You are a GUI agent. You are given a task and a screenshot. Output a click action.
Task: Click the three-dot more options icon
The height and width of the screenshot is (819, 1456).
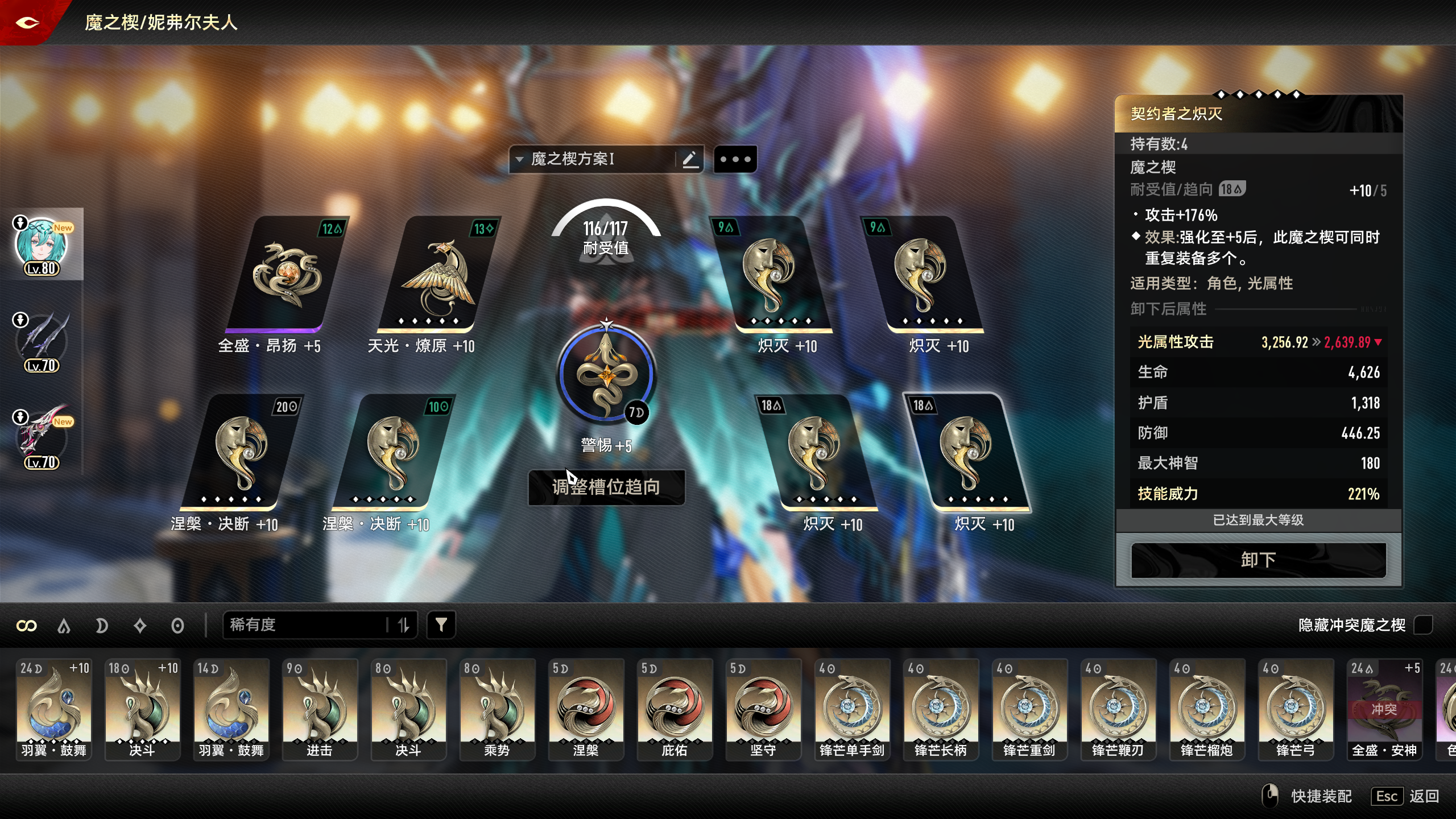pyautogui.click(x=736, y=159)
